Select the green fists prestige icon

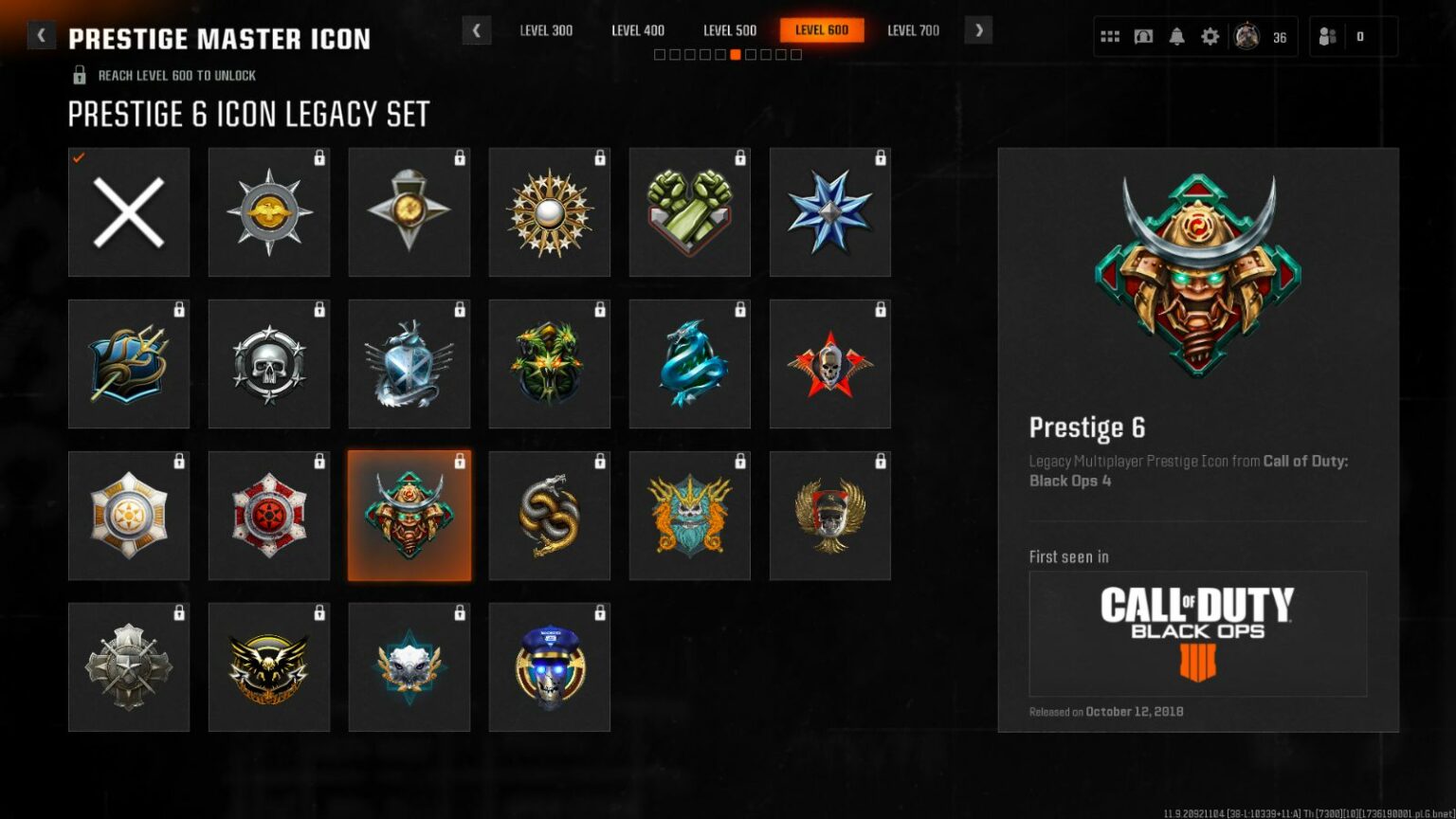pyautogui.click(x=689, y=211)
